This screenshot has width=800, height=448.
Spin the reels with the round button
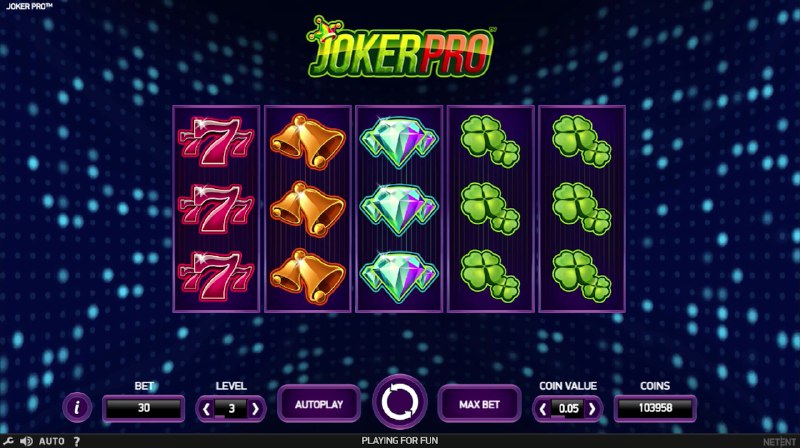[x=400, y=403]
